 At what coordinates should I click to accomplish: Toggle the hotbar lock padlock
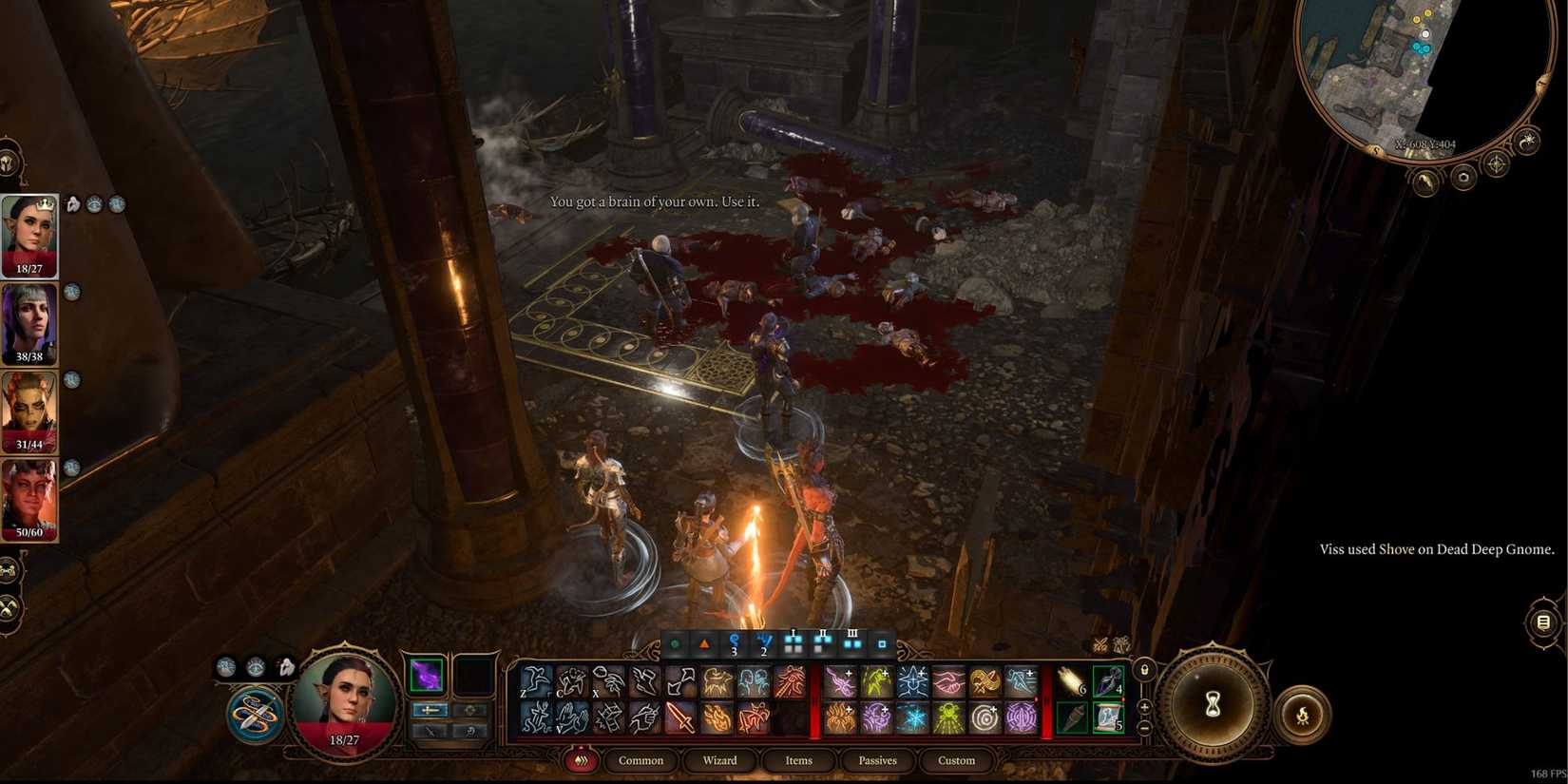tap(1144, 669)
